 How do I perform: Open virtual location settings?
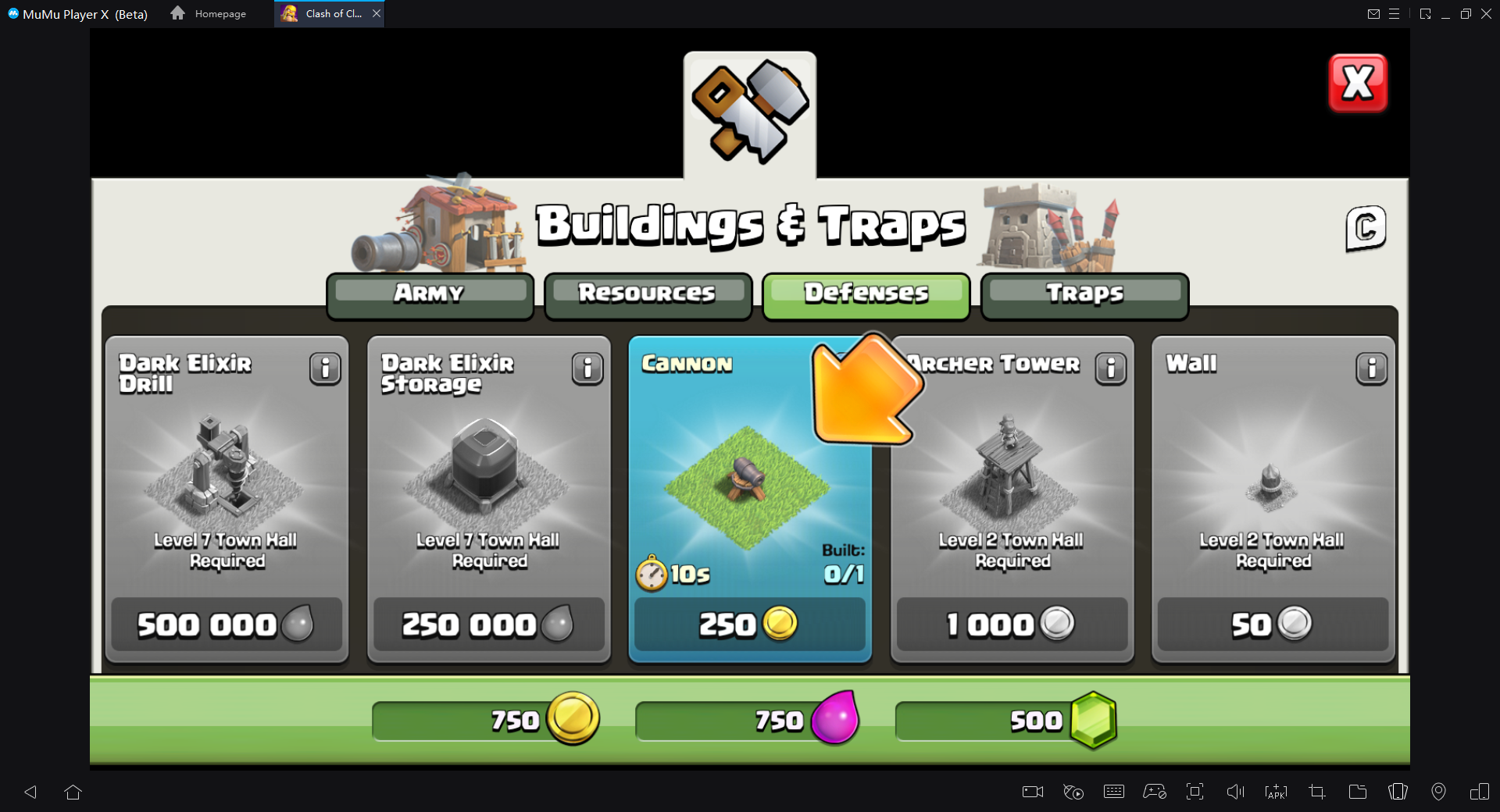click(1439, 792)
